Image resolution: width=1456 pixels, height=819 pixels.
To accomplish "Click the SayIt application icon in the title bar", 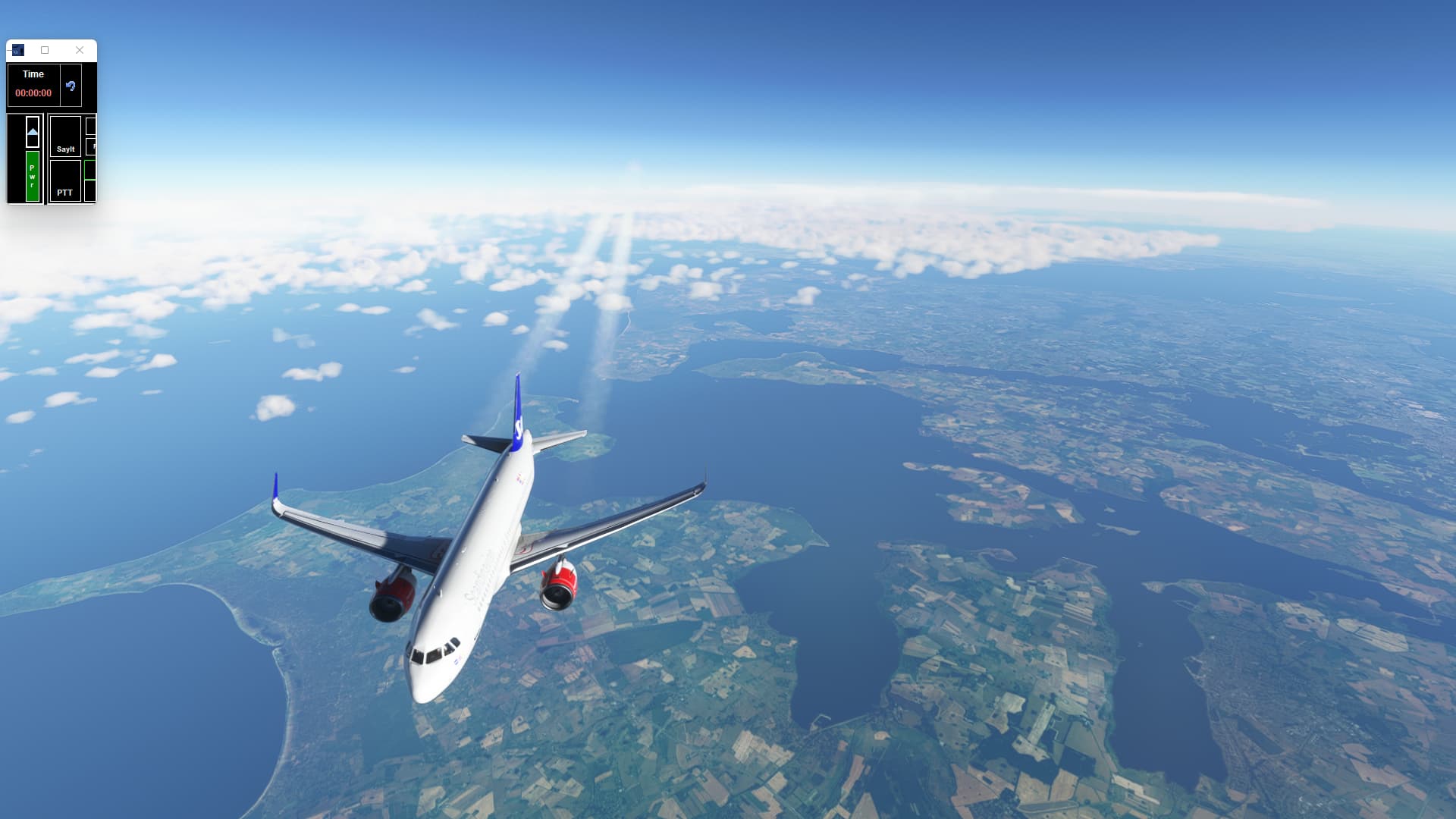I will [18, 50].
